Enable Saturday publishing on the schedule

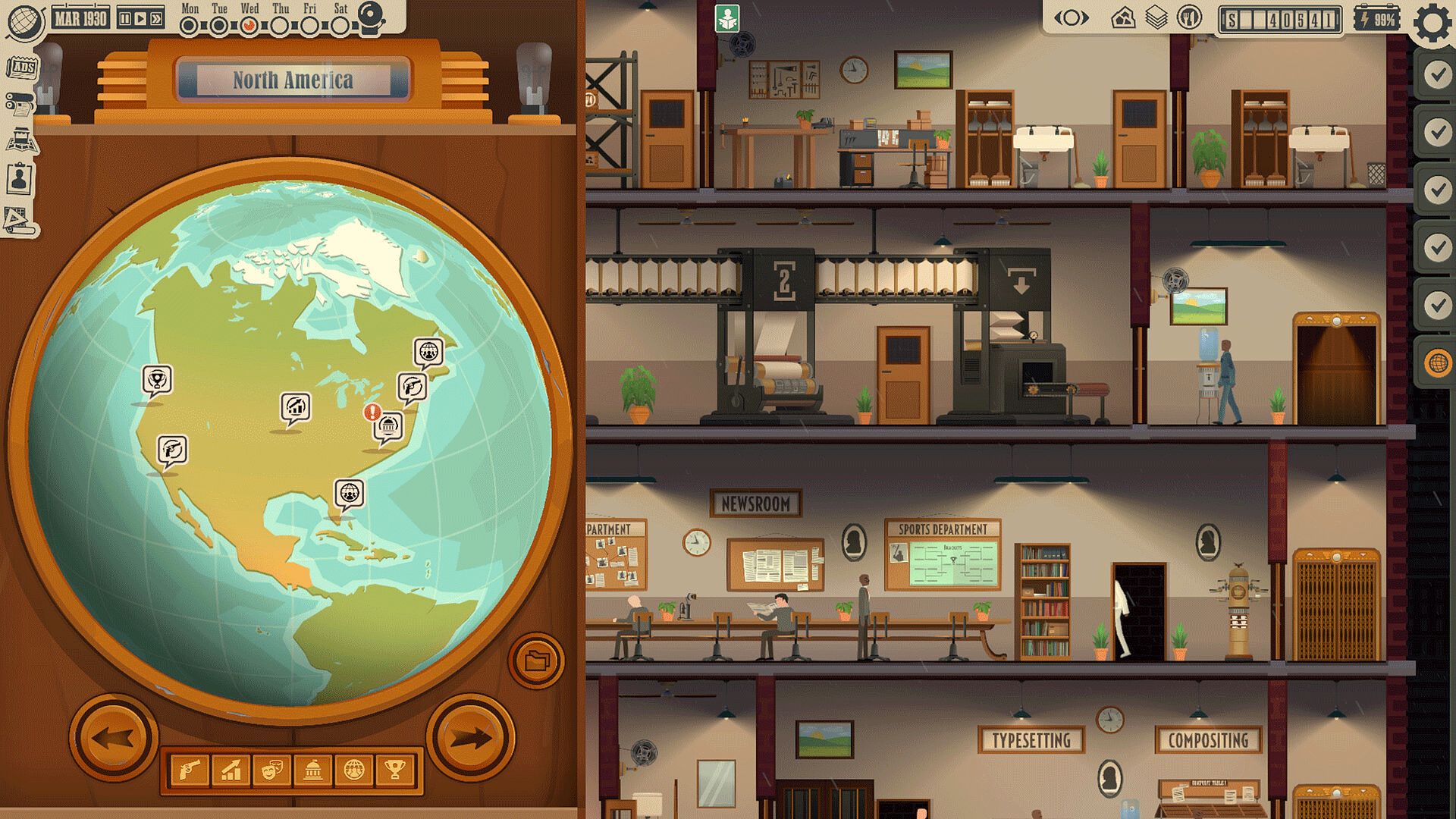[339, 25]
